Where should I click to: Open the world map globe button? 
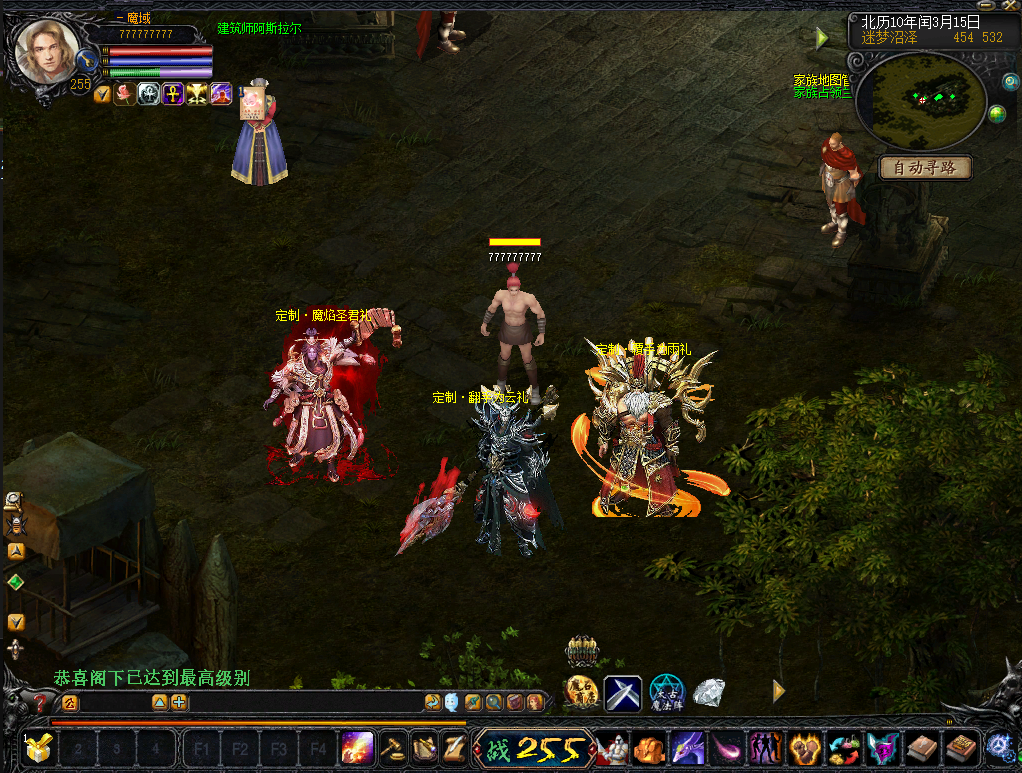pos(996,113)
